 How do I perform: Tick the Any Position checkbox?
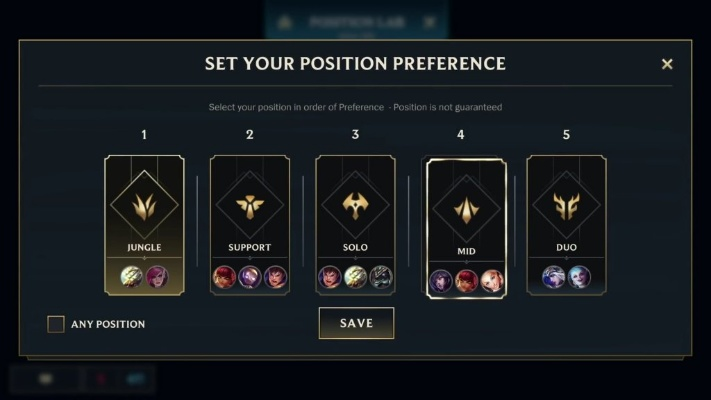coord(56,324)
